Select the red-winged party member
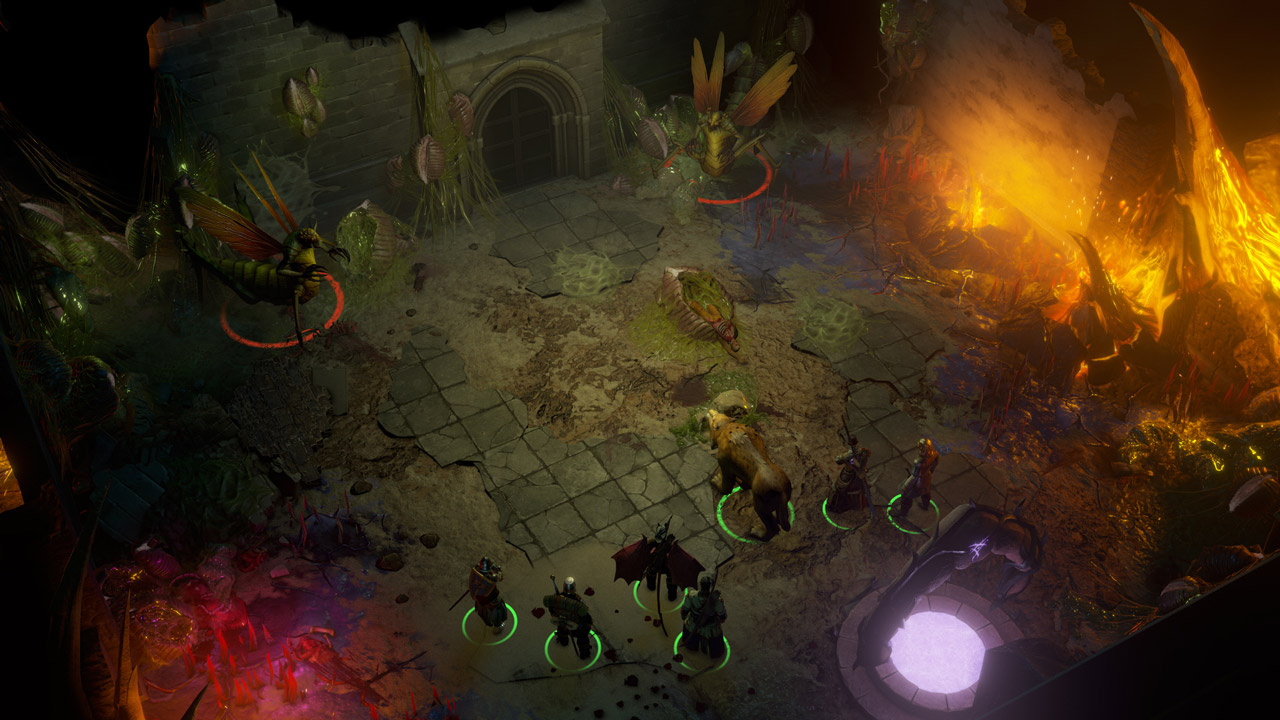Image resolution: width=1280 pixels, height=720 pixels. 659,565
